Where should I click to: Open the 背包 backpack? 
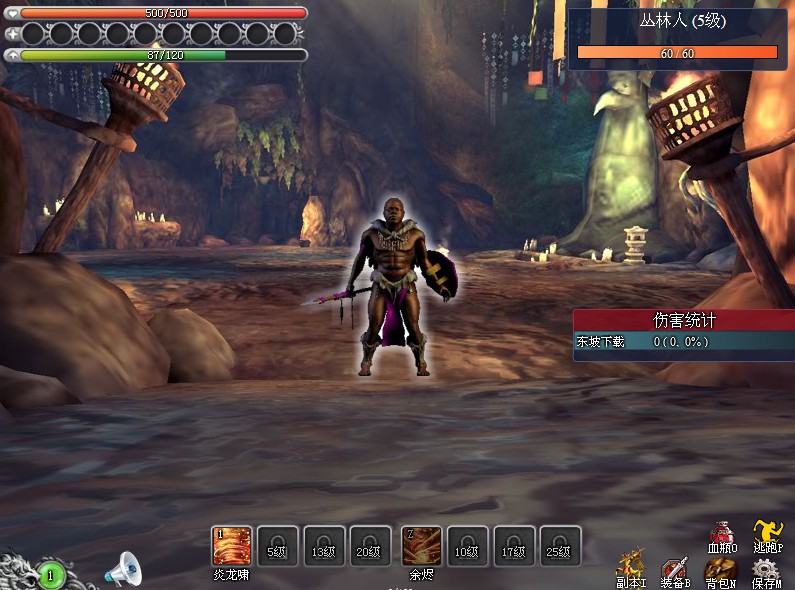click(720, 569)
